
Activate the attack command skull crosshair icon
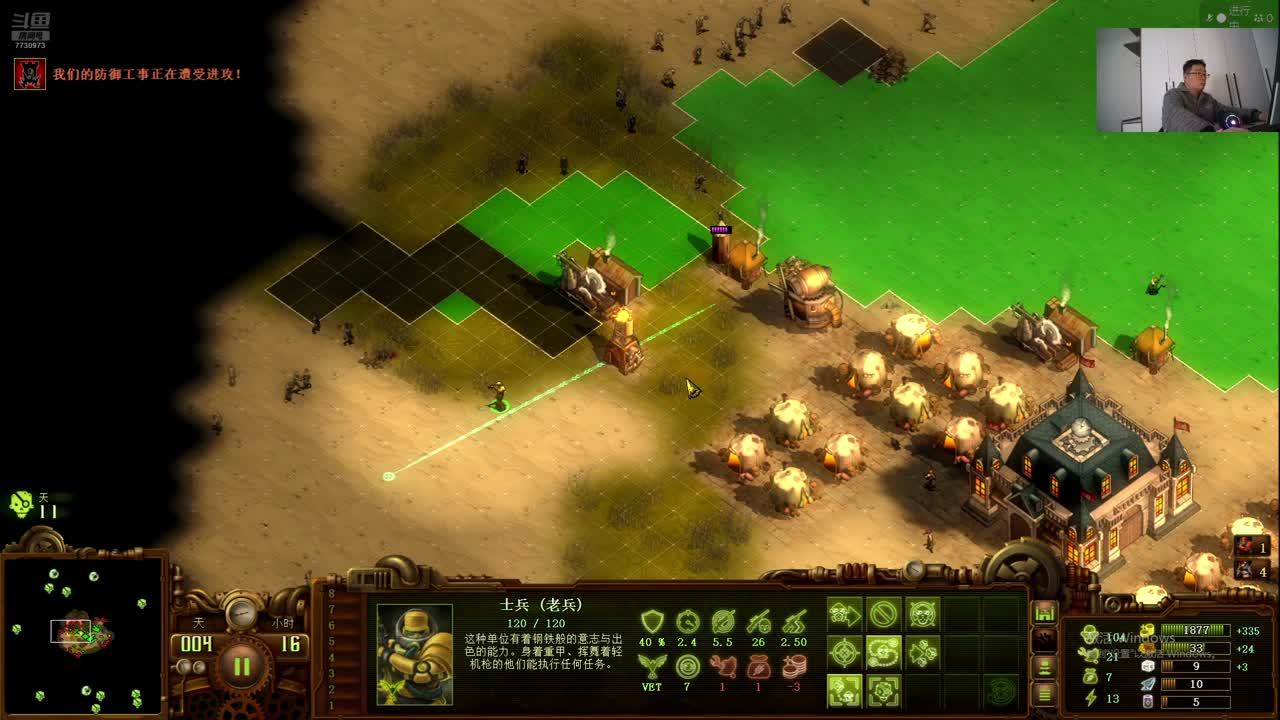pos(921,613)
